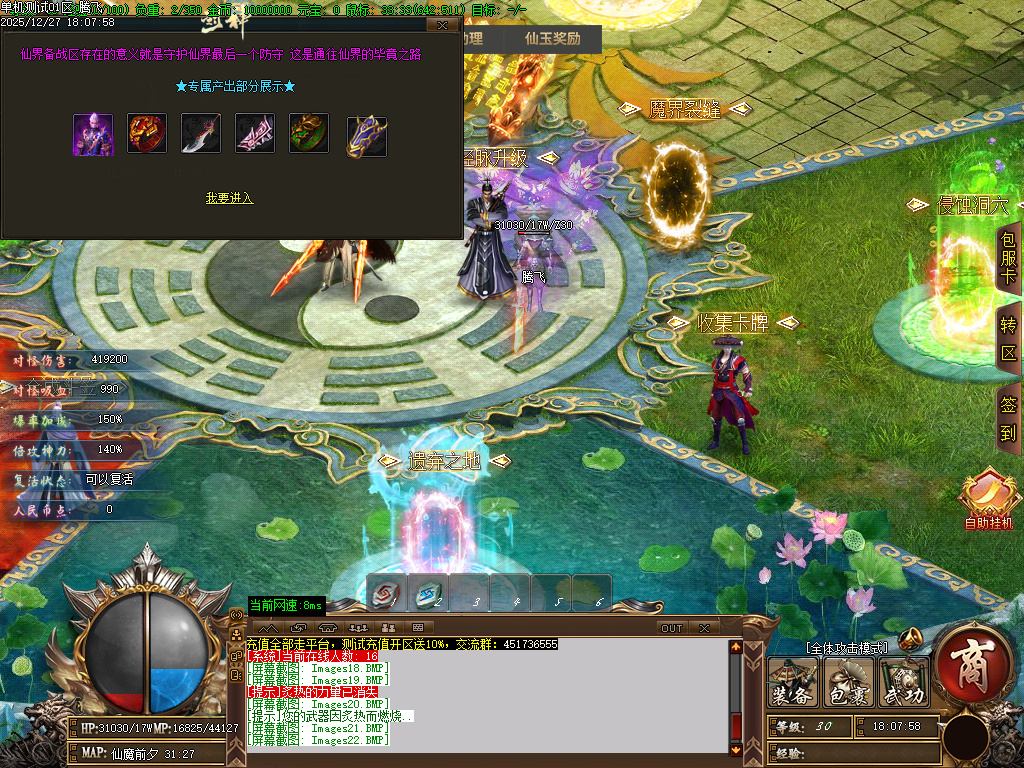The width and height of the screenshot is (1024, 768).
Task: Click the OUT button on chat bar
Action: 671,628
